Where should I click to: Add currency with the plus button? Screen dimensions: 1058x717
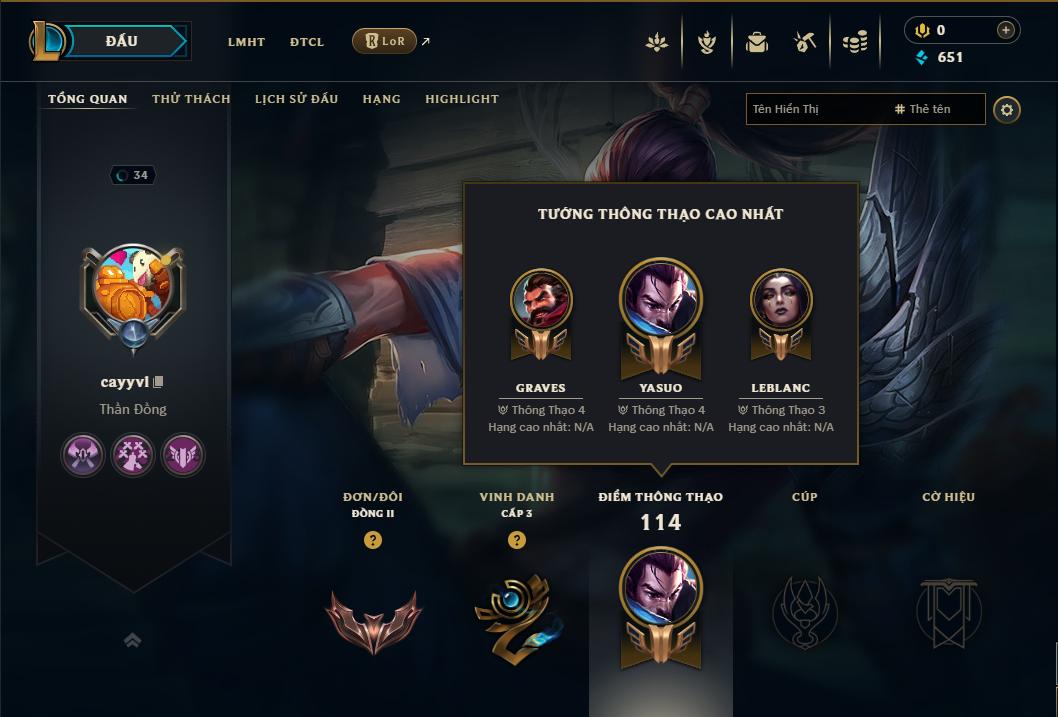[1005, 31]
